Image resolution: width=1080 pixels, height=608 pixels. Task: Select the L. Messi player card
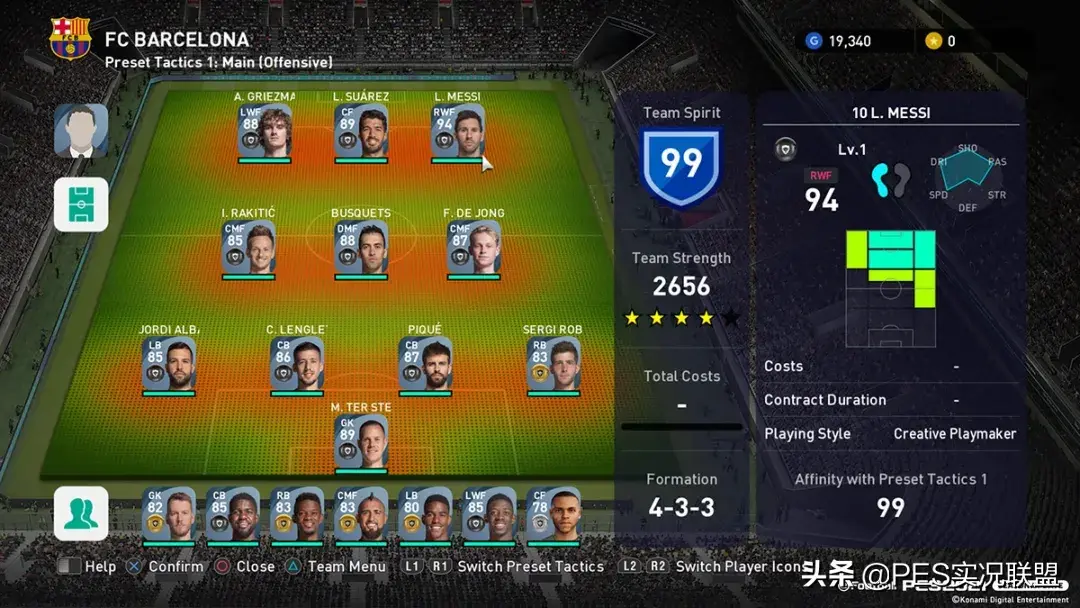[458, 131]
